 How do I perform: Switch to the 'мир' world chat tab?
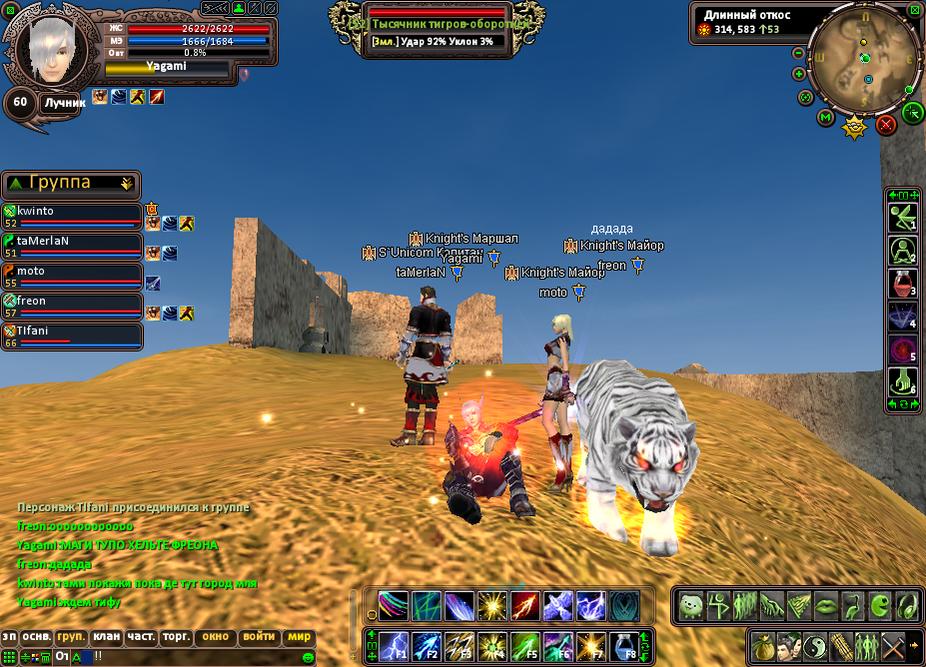coord(299,637)
